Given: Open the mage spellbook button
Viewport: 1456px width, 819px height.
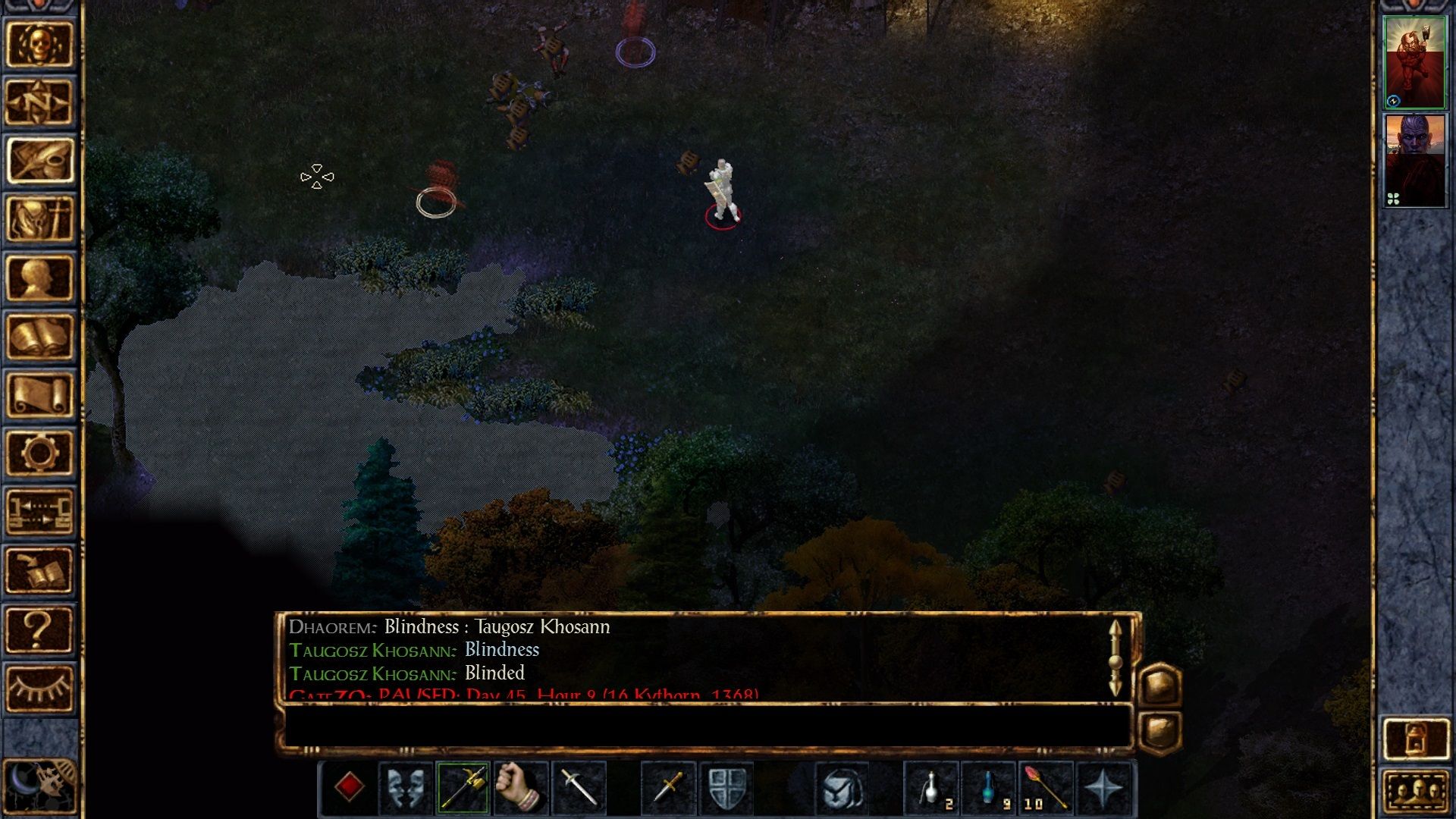Looking at the screenshot, I should (x=39, y=336).
